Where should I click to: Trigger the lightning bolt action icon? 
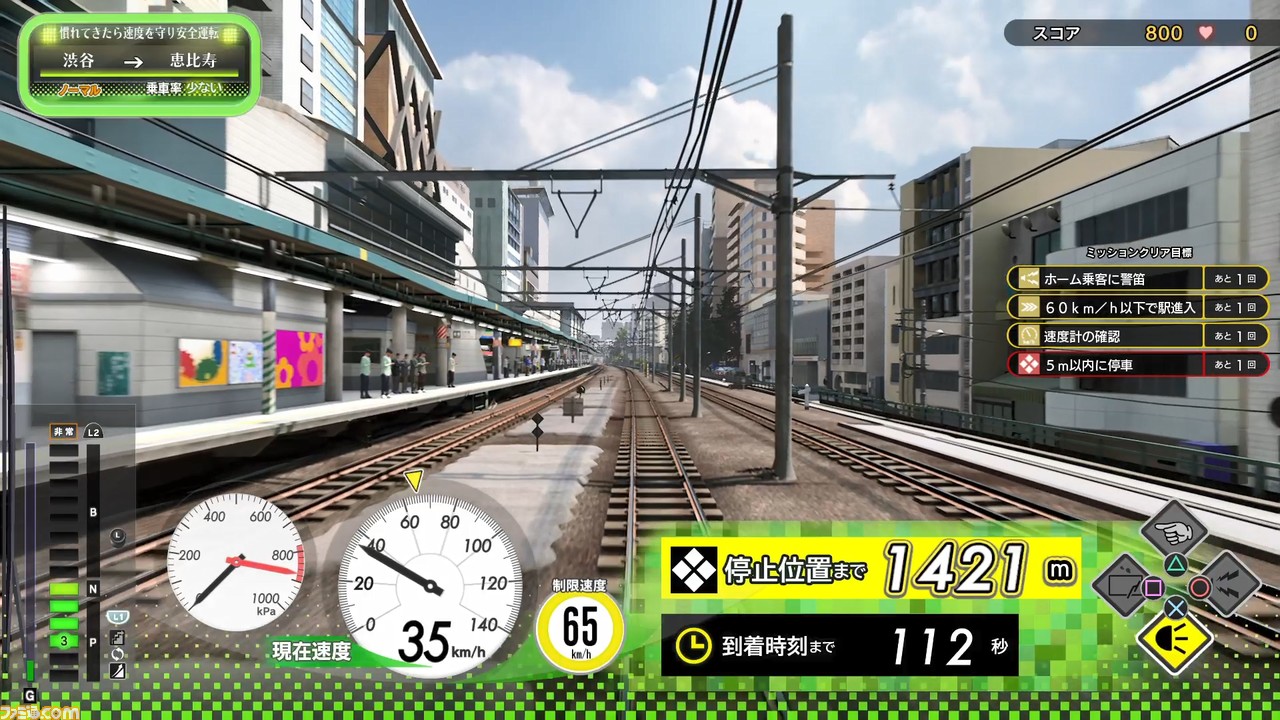[1228, 585]
